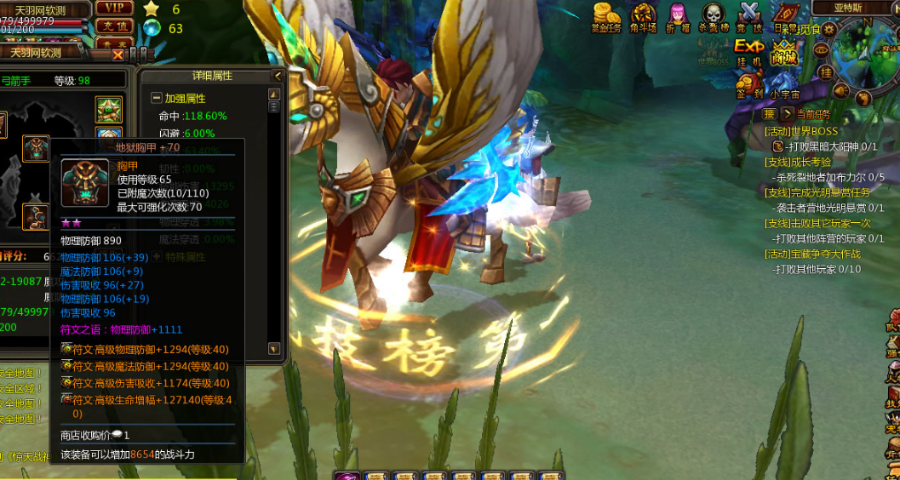
Task: Enter the 角斗场 arena
Action: pyautogui.click(x=644, y=15)
